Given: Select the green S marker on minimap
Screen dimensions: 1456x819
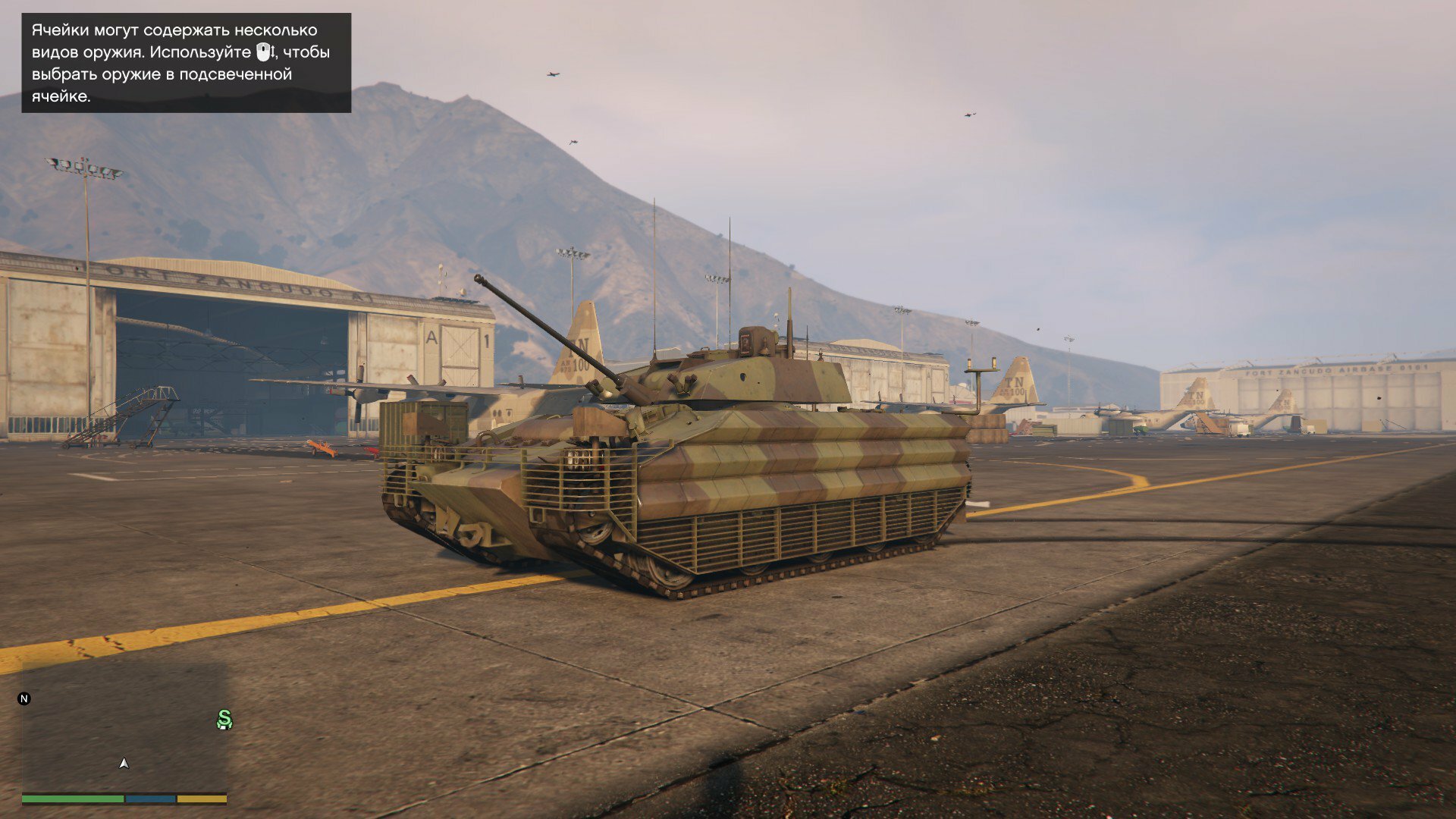Looking at the screenshot, I should [224, 719].
